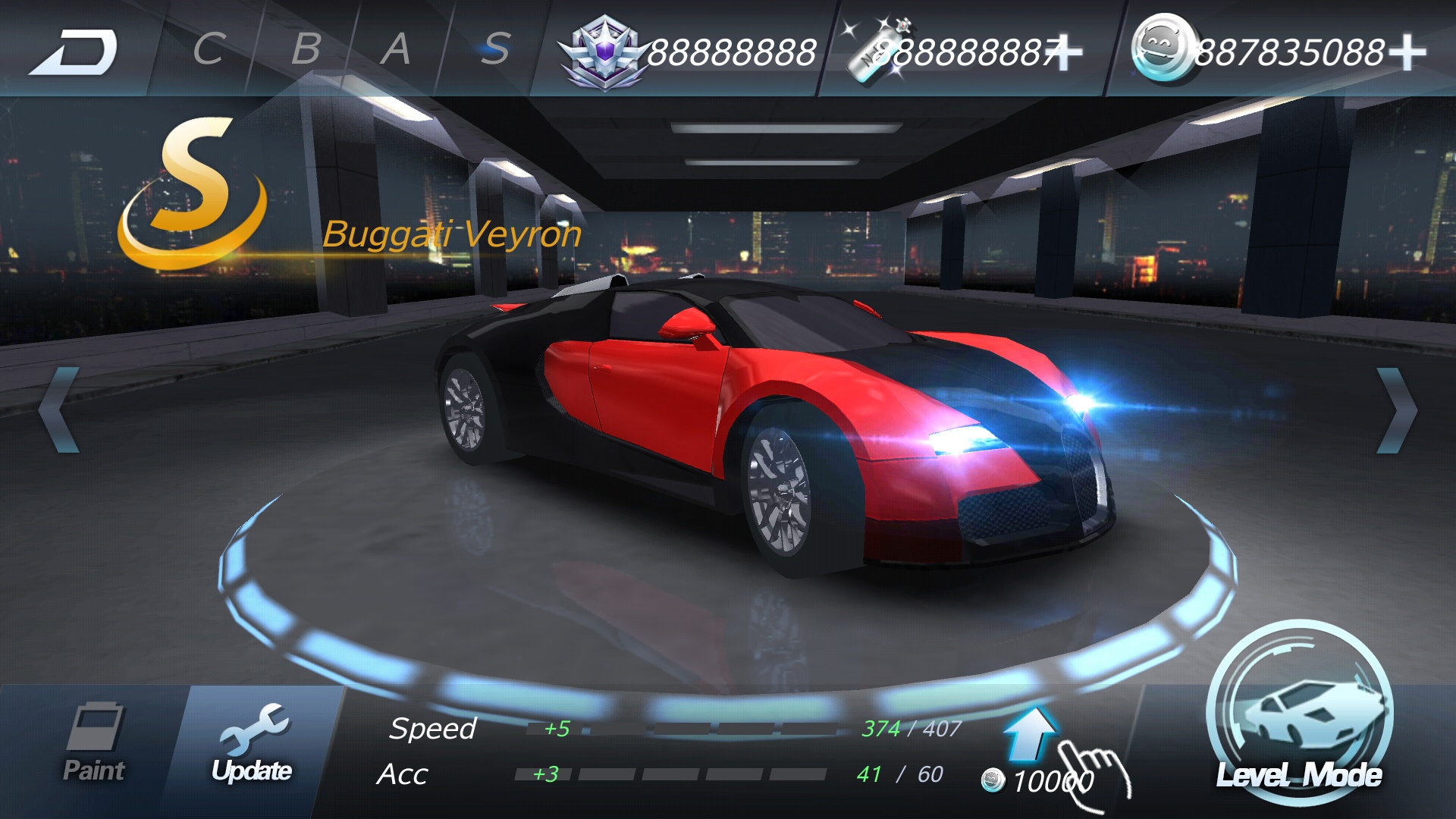
Task: Browse to the next car with right arrow
Action: (1396, 410)
